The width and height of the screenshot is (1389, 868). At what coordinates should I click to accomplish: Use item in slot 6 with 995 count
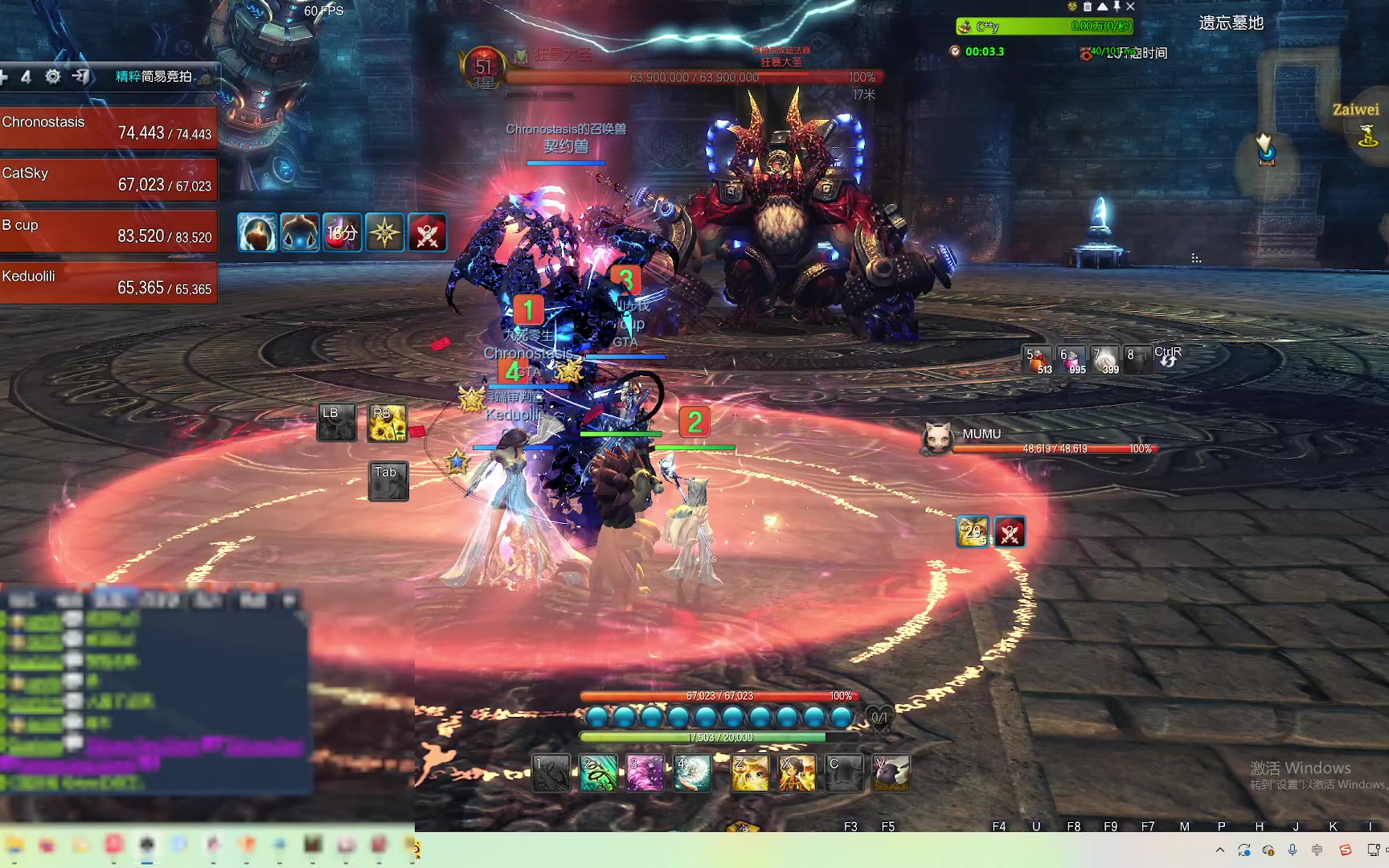1071,360
